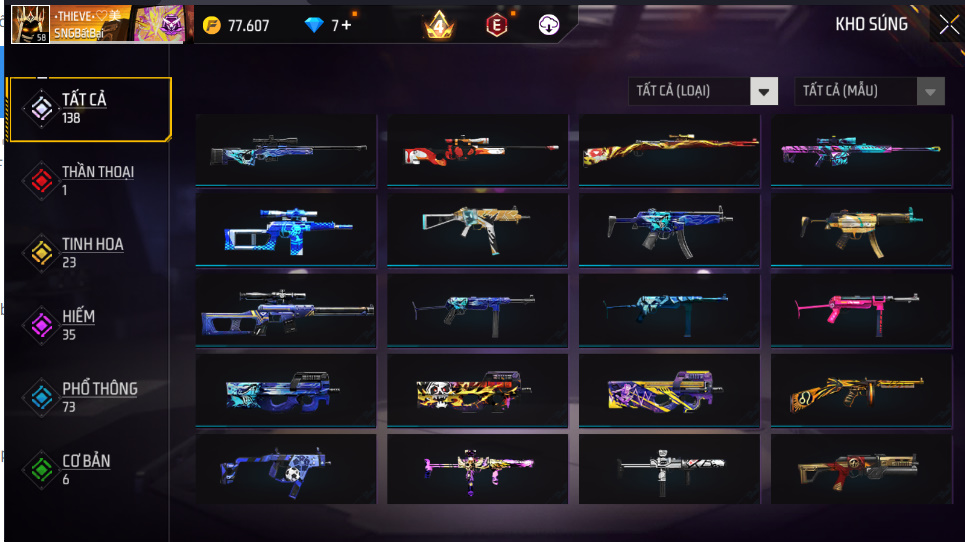Open the Tất Cả (Loại) dropdown

(703, 91)
